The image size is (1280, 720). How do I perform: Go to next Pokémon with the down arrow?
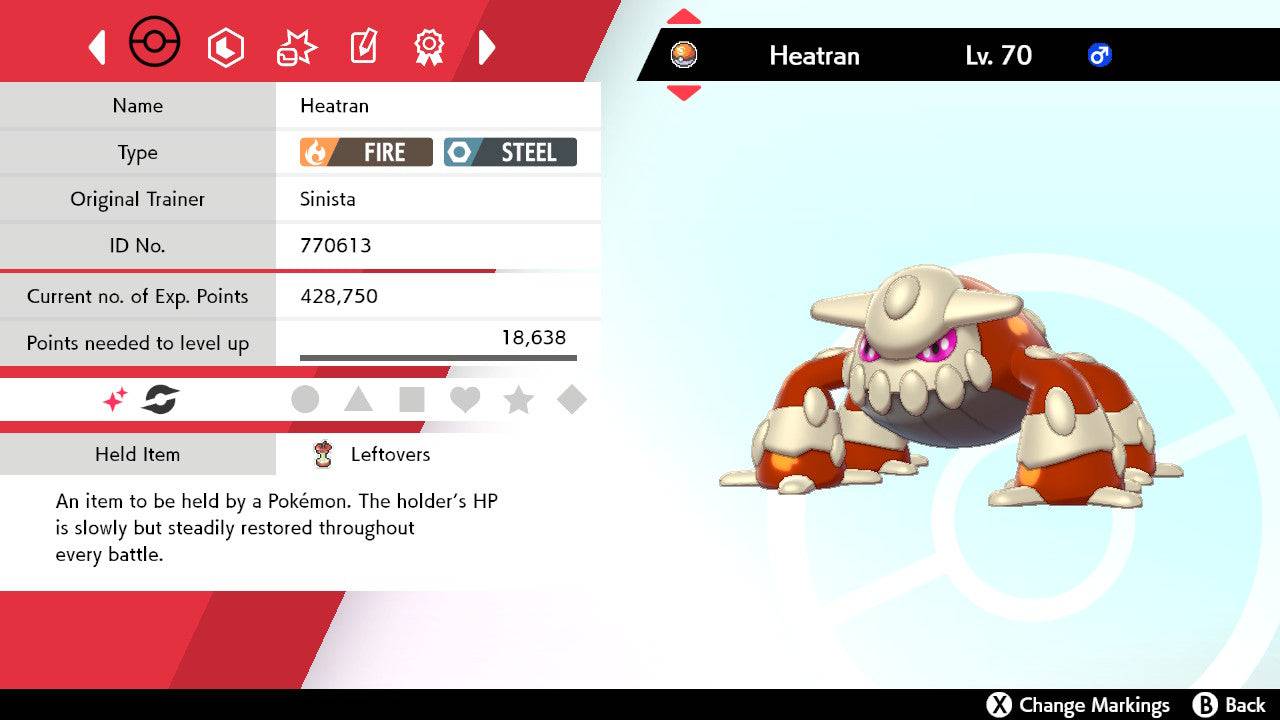(683, 93)
